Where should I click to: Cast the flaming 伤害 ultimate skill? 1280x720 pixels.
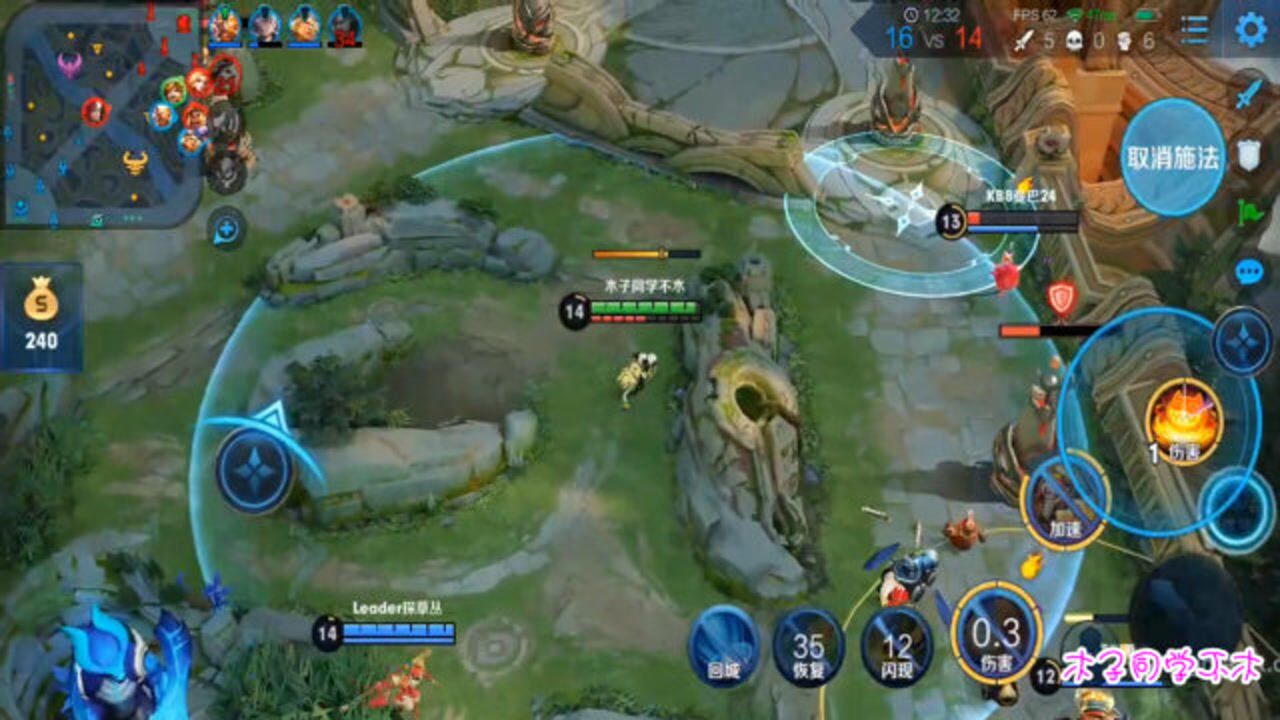click(1185, 422)
